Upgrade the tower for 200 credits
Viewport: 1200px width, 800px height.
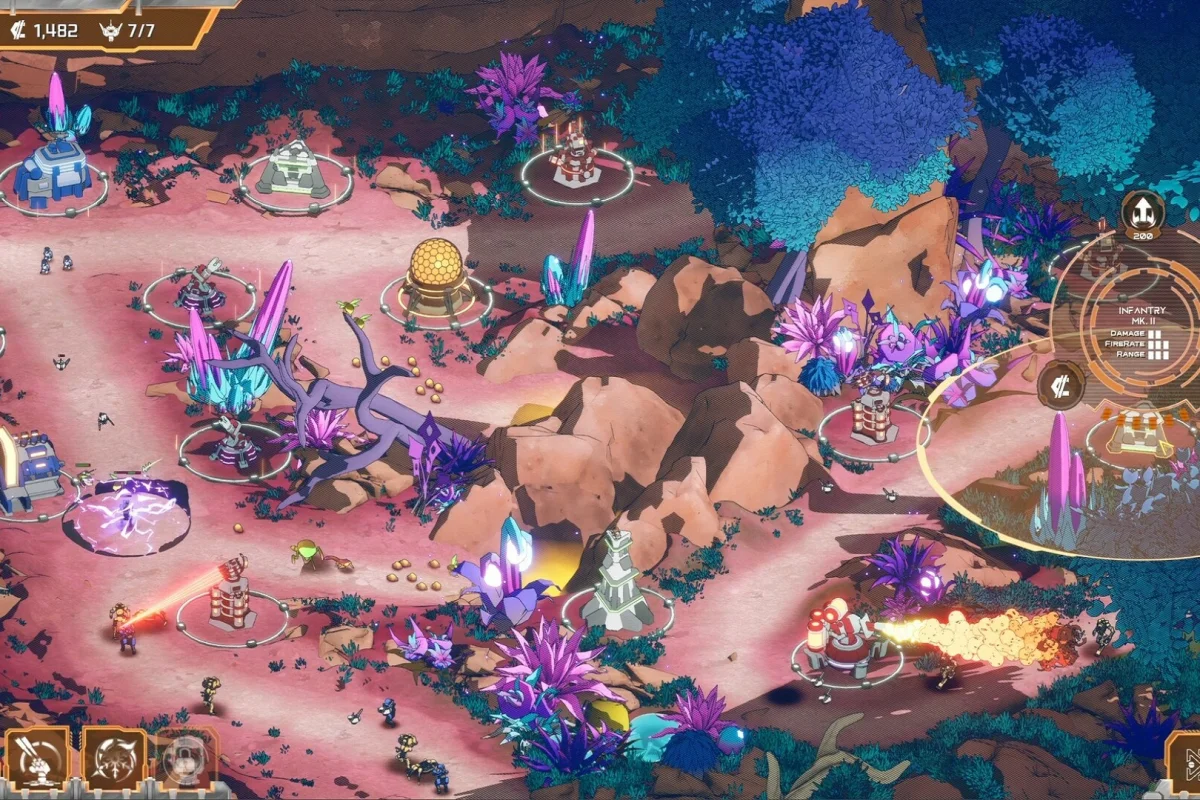[1141, 212]
